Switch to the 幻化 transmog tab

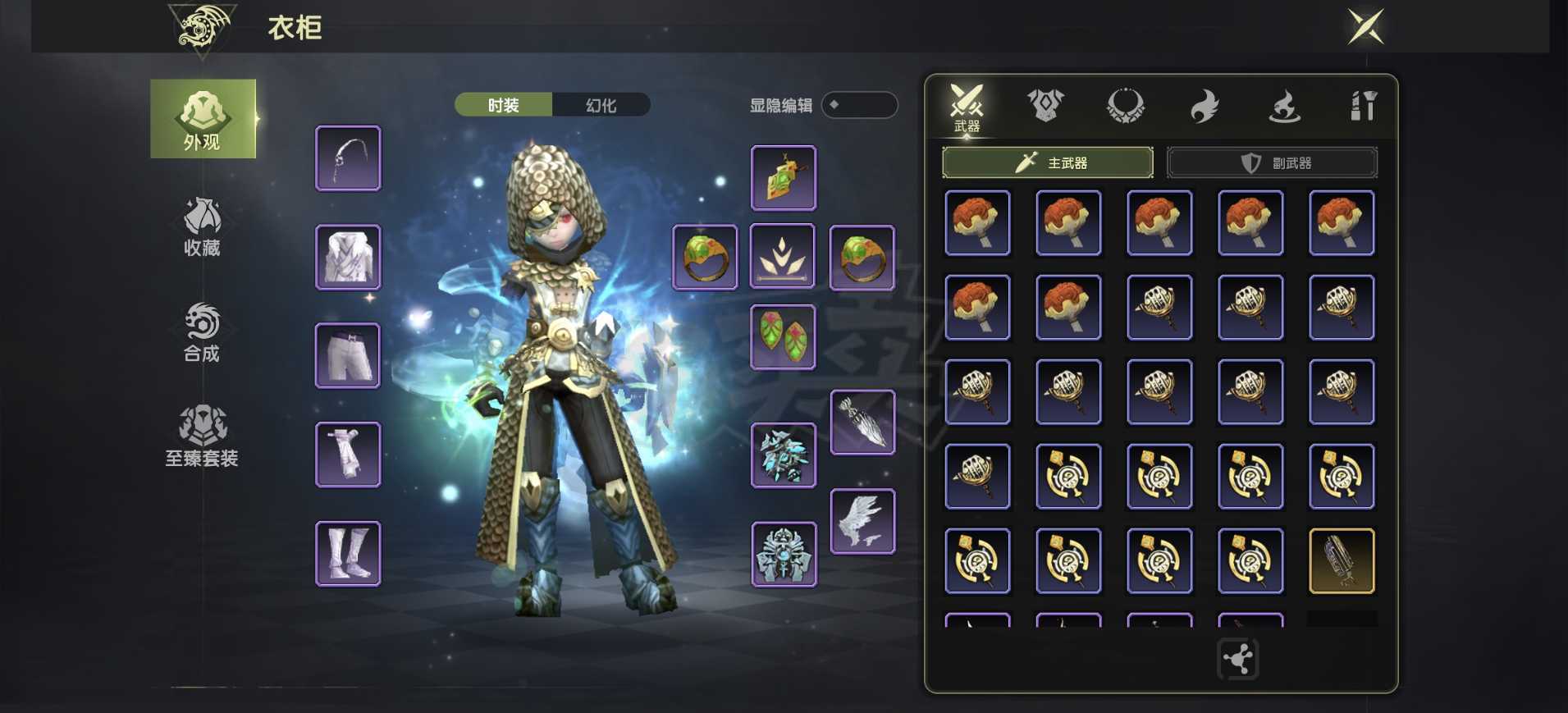601,105
